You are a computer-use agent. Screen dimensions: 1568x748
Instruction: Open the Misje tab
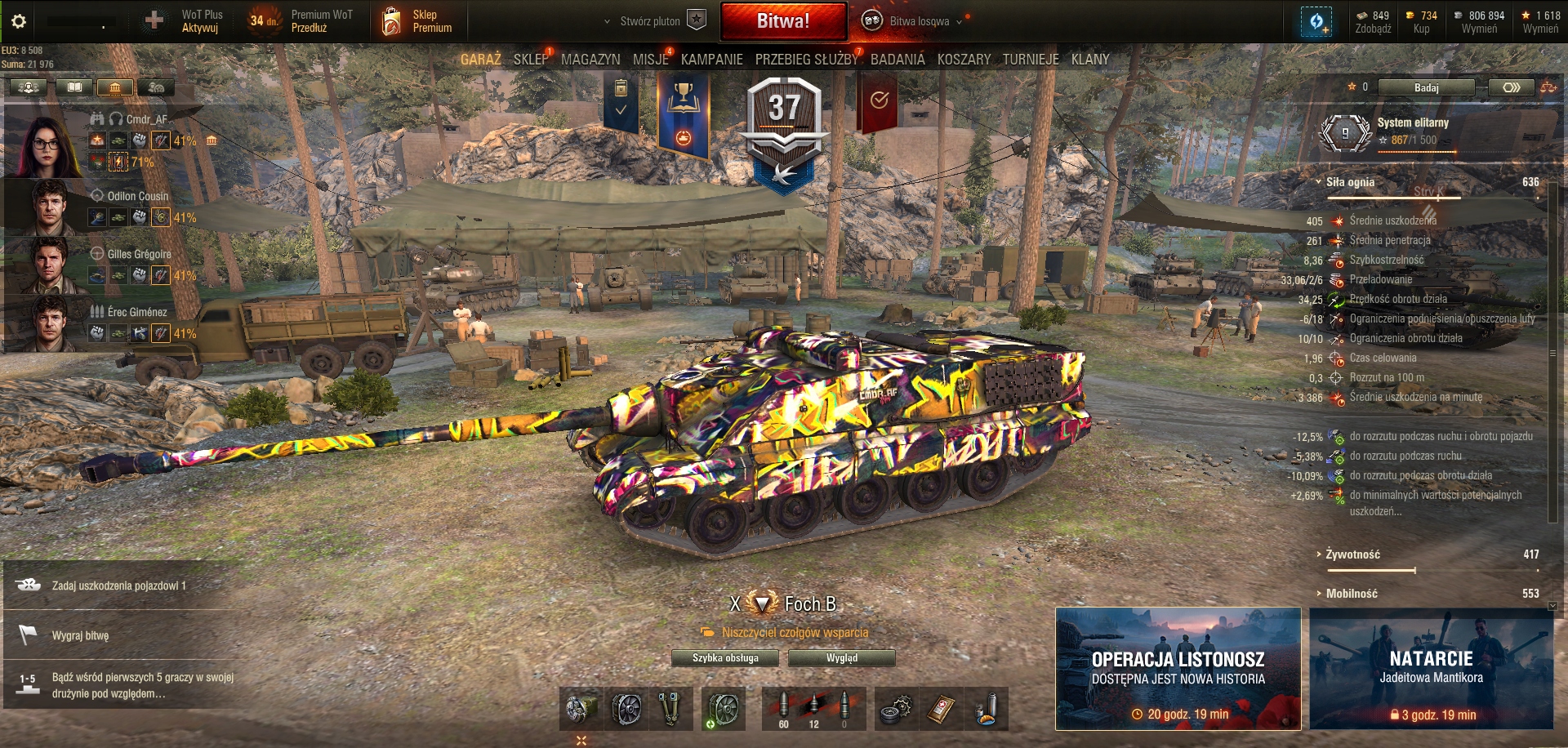pyautogui.click(x=650, y=60)
